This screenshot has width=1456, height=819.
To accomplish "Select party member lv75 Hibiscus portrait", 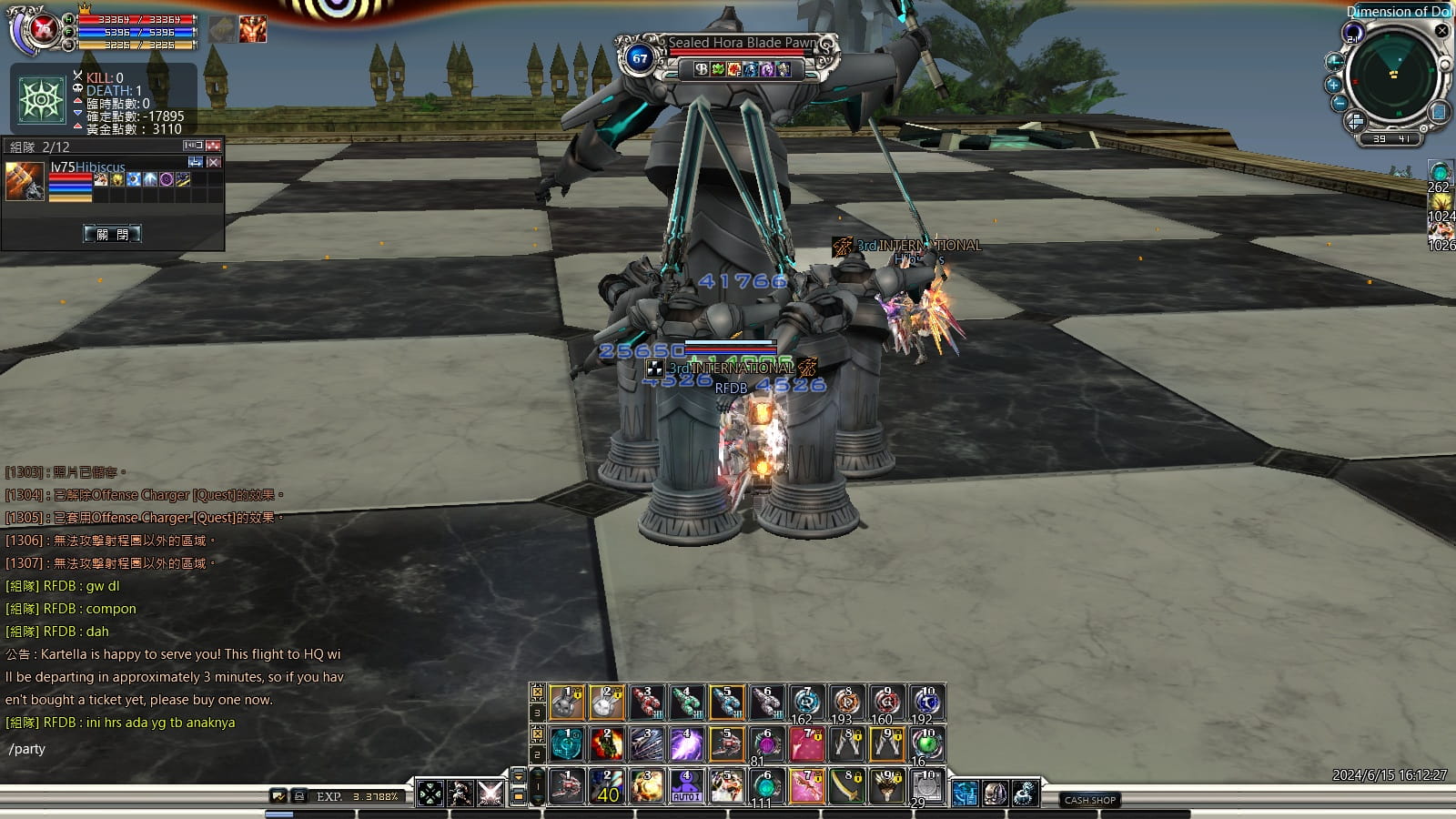I will 25,180.
